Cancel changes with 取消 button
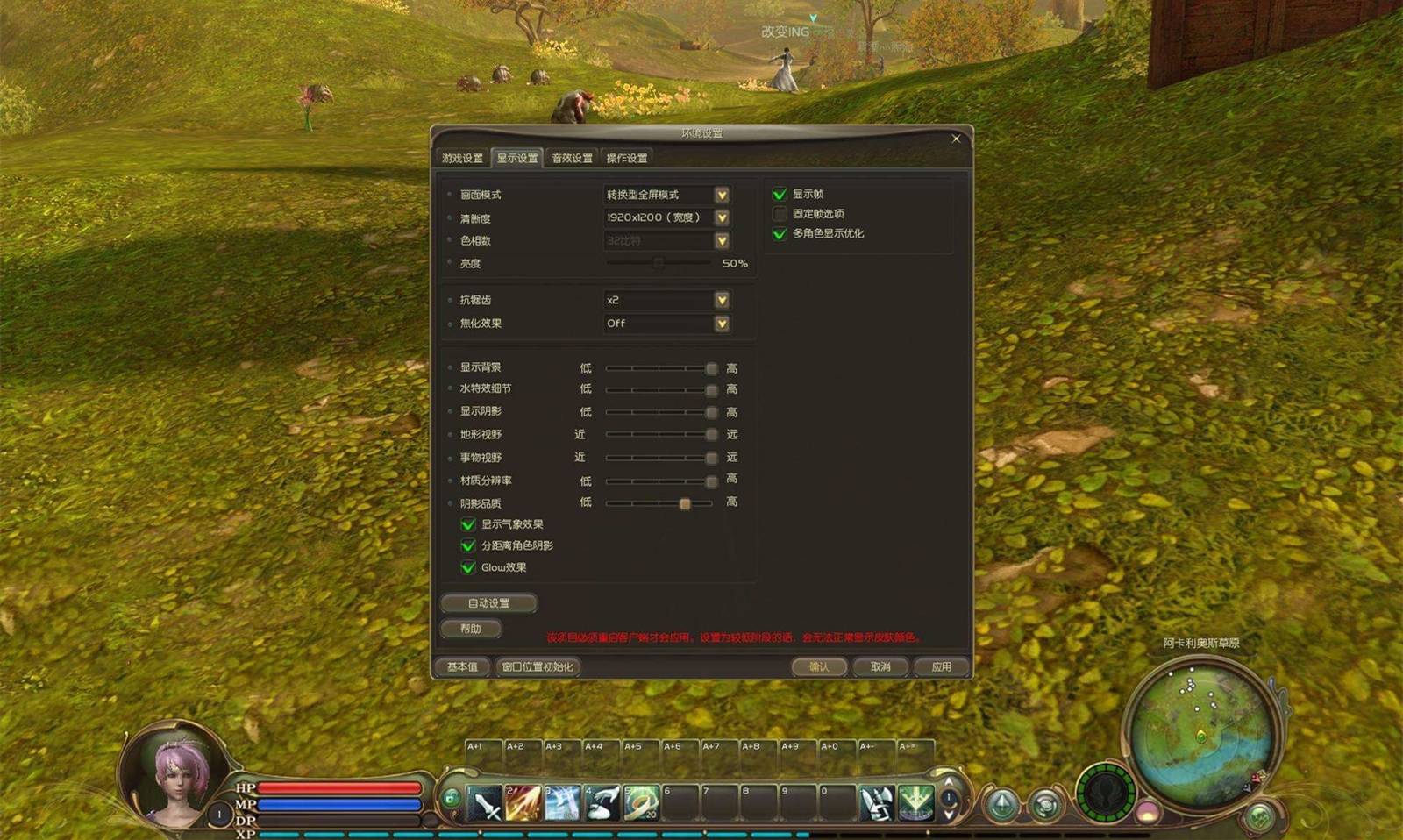The height and width of the screenshot is (840, 1403). [x=880, y=667]
